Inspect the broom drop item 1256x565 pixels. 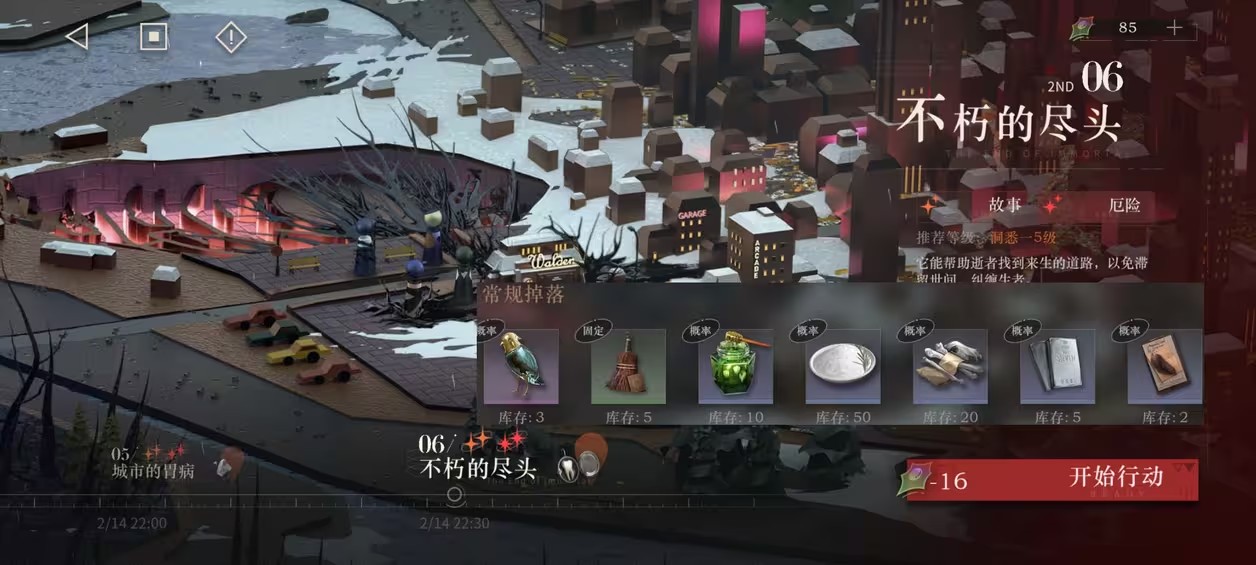pyautogui.click(x=627, y=366)
